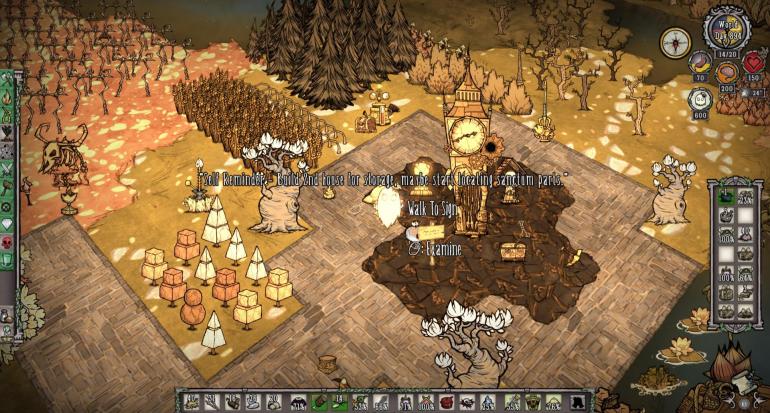The width and height of the screenshot is (770, 413).
Task: Select the dark silhouette slot at inventory bar's end
Action: click(577, 402)
